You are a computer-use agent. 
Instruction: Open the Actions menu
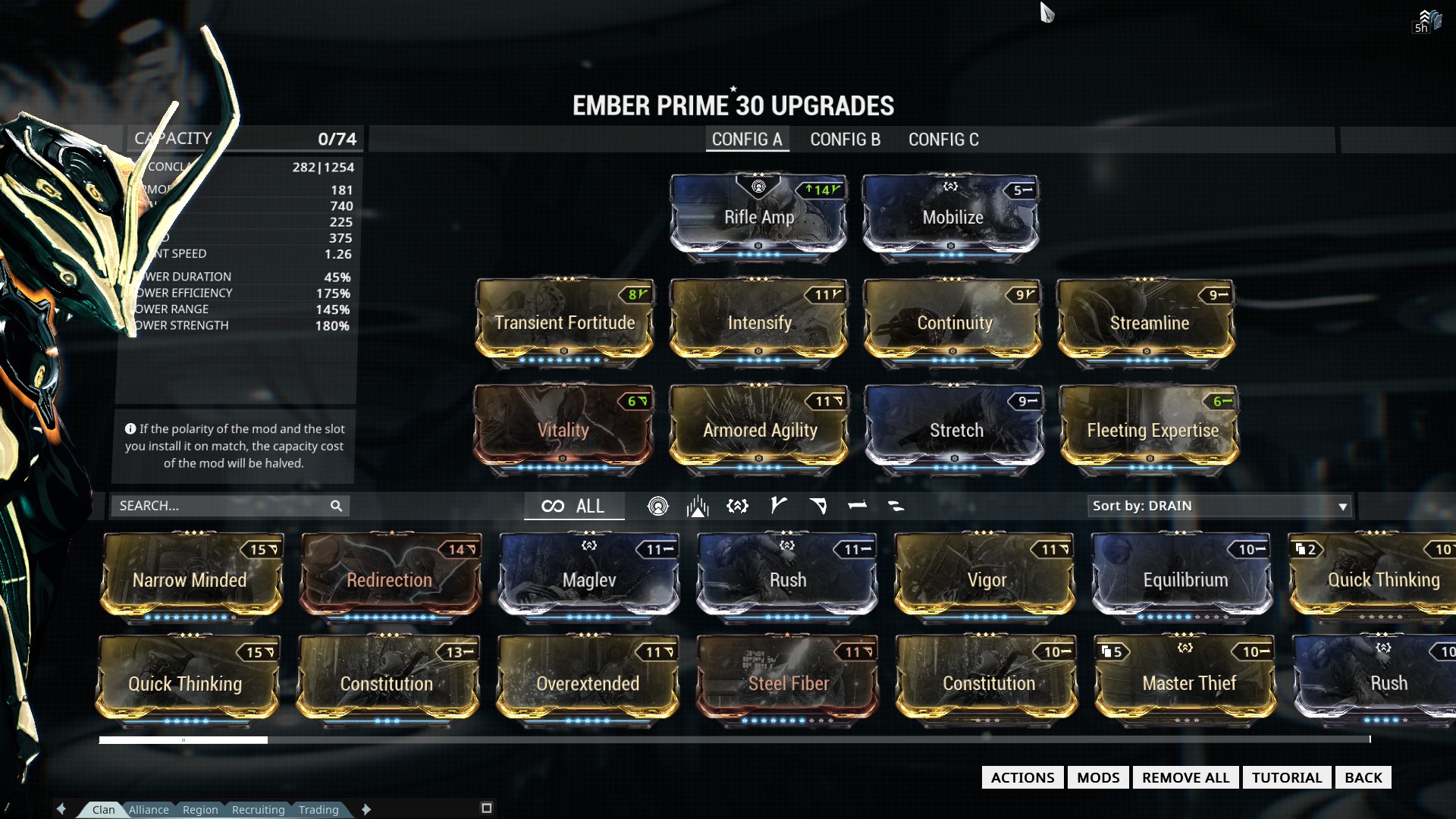tap(1022, 777)
